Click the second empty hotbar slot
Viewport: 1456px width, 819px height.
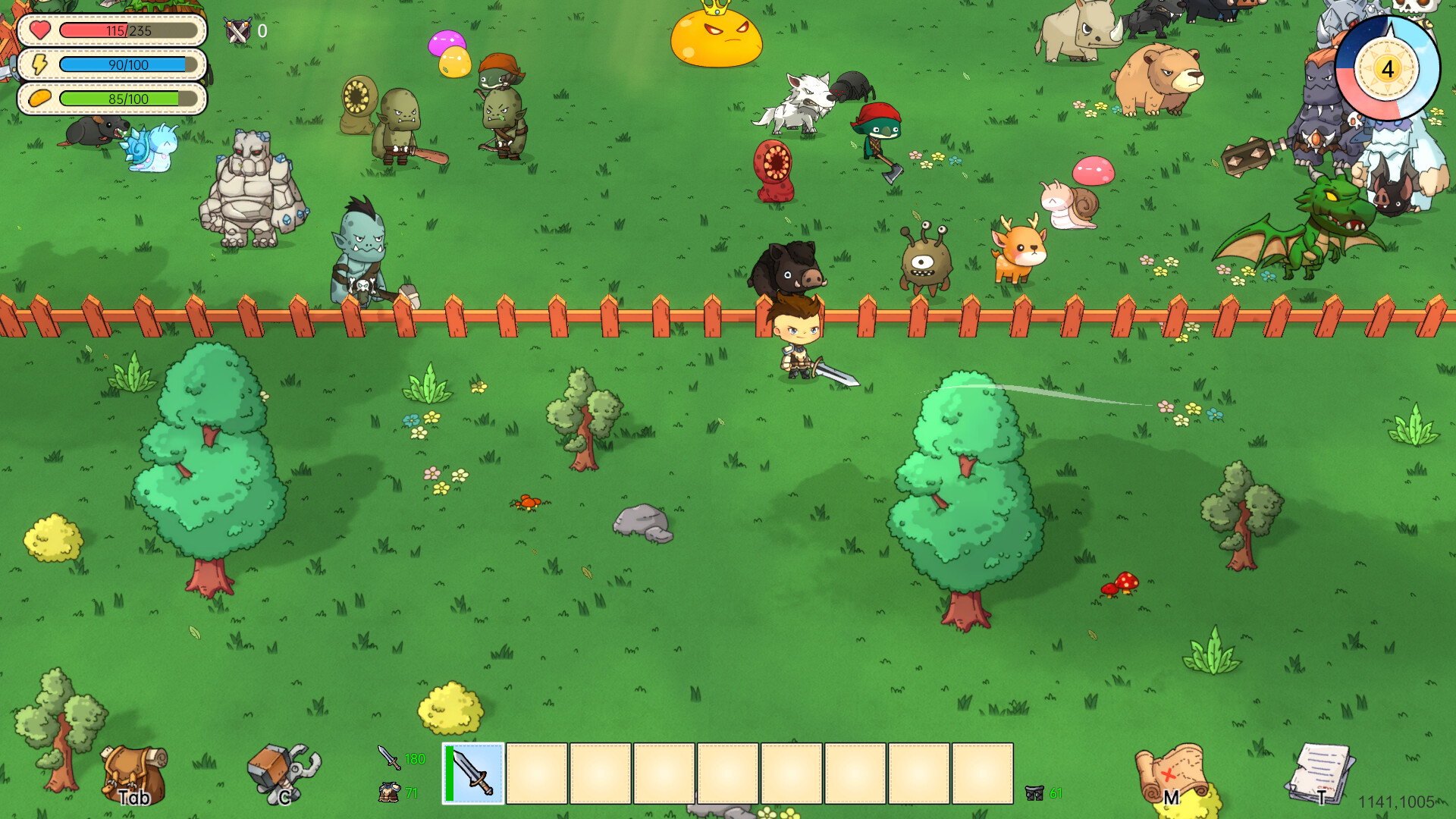click(x=535, y=773)
